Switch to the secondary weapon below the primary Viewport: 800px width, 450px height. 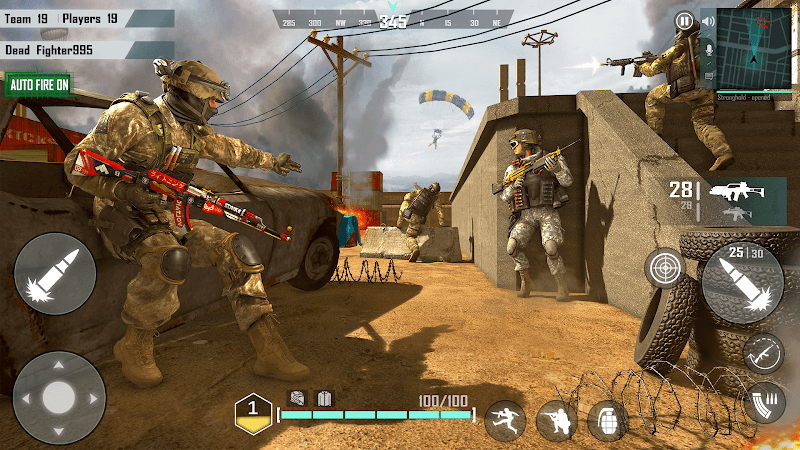tap(736, 213)
